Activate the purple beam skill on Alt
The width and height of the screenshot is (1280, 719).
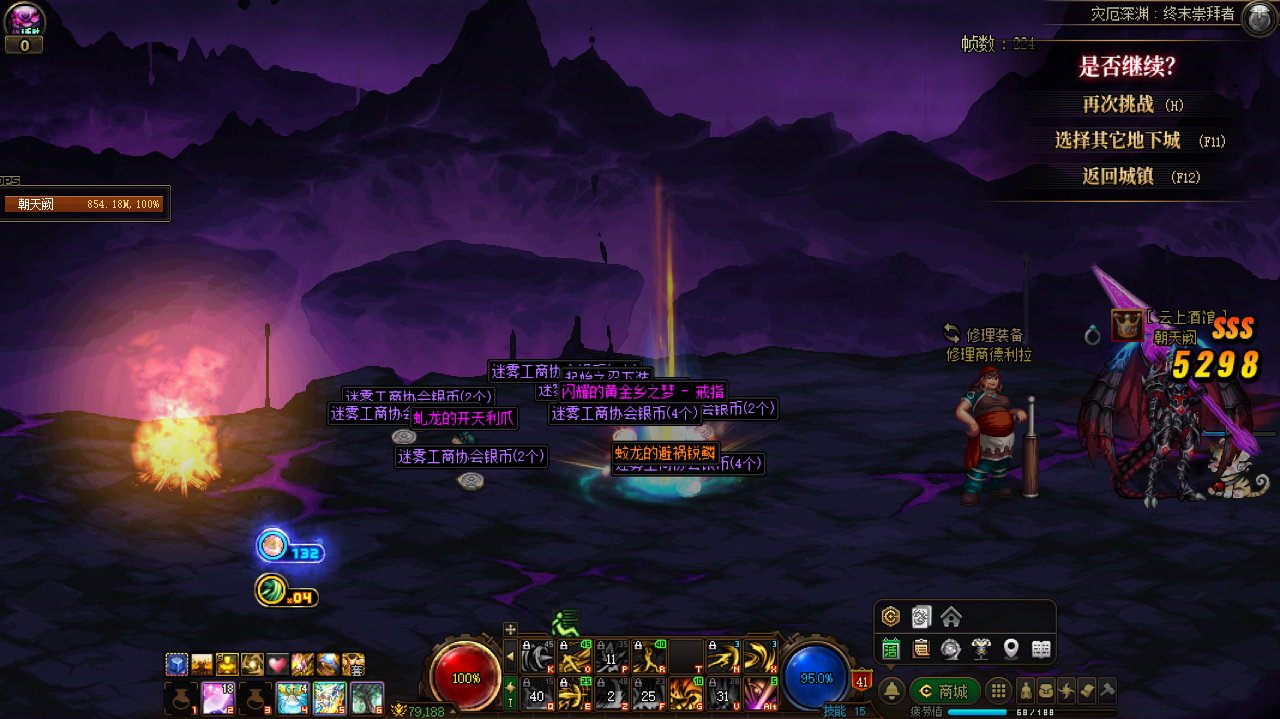tap(760, 692)
